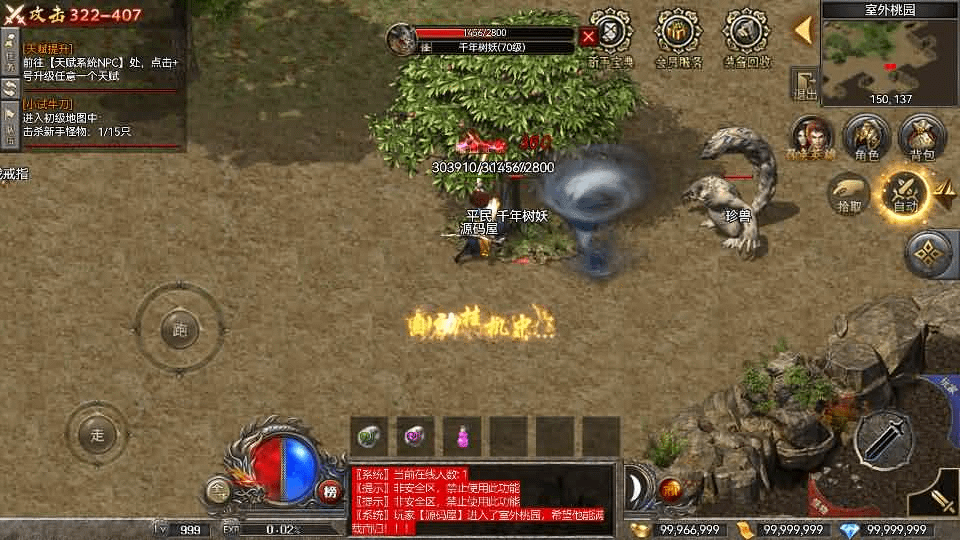Open the 背包 backpack
The width and height of the screenshot is (960, 540).
922,138
